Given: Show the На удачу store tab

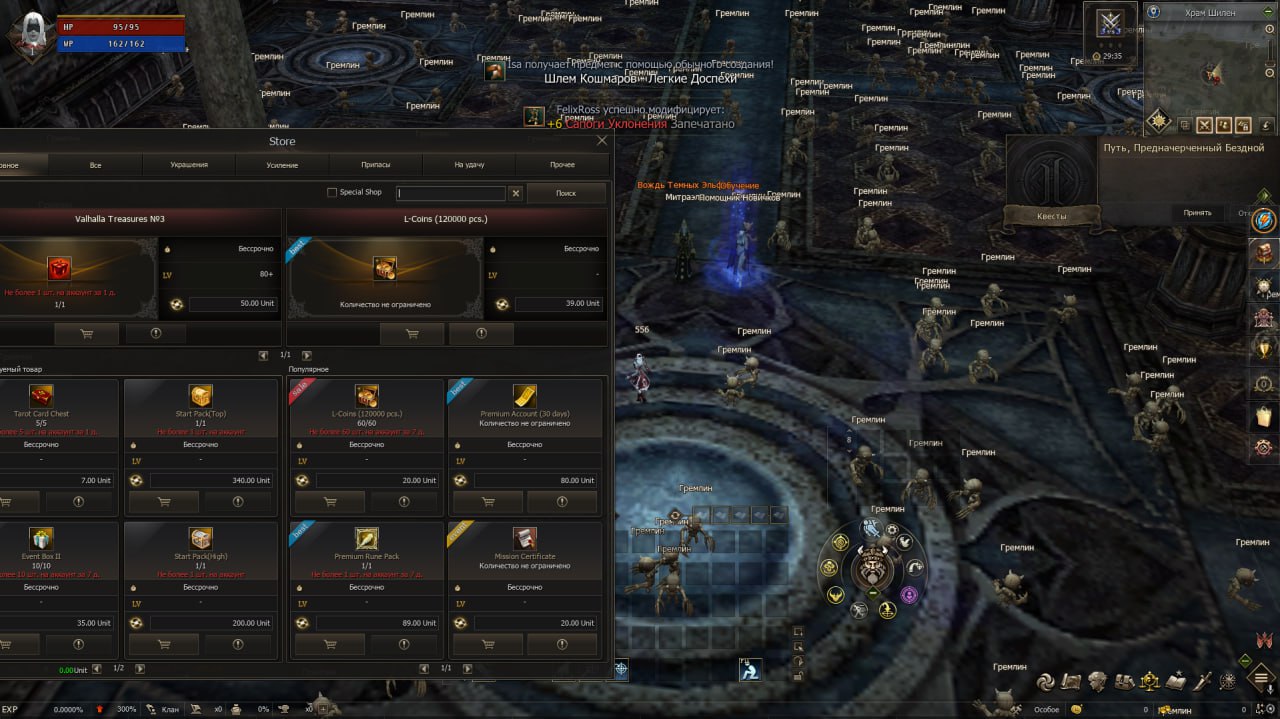Looking at the screenshot, I should (x=469, y=164).
